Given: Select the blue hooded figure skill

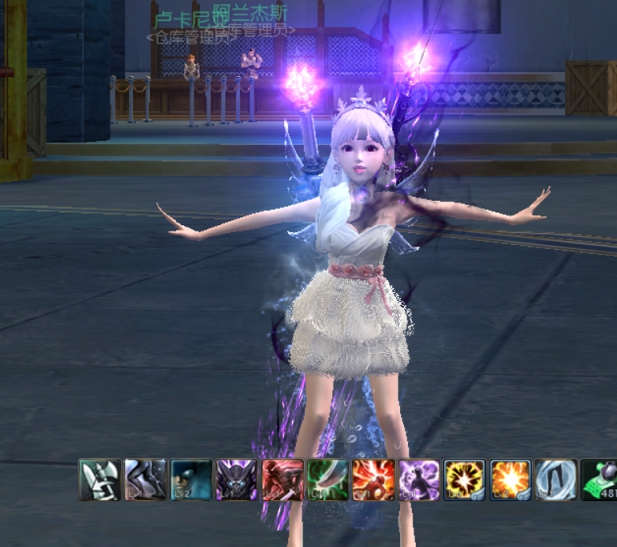Looking at the screenshot, I should pos(191,480).
